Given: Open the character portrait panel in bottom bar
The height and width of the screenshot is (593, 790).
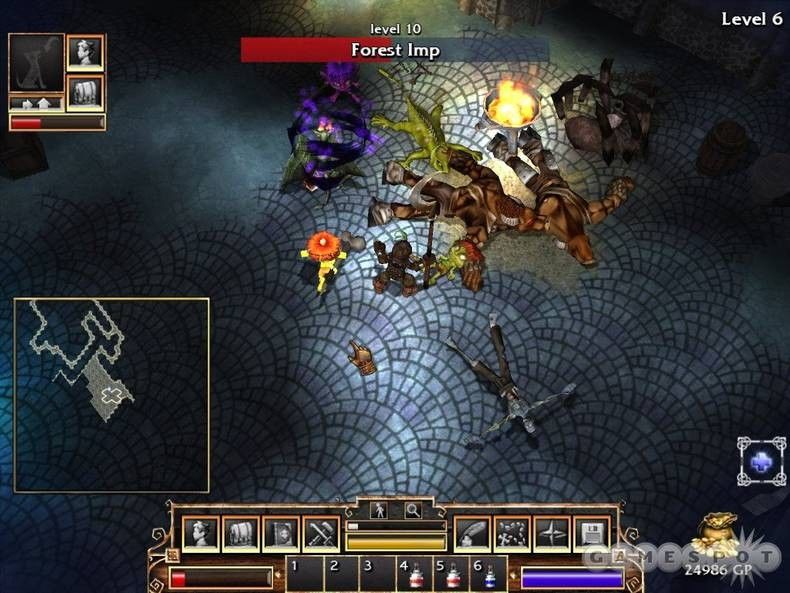Looking at the screenshot, I should point(201,534).
